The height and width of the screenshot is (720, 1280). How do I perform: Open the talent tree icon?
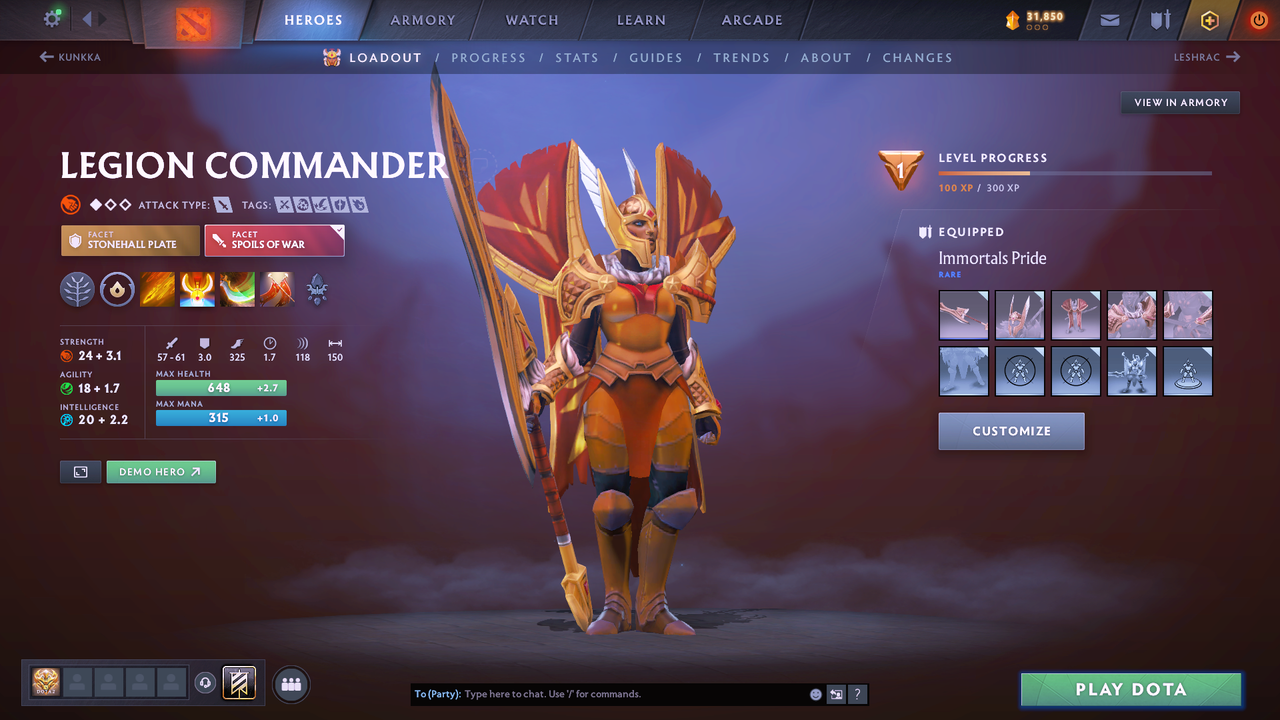point(77,290)
